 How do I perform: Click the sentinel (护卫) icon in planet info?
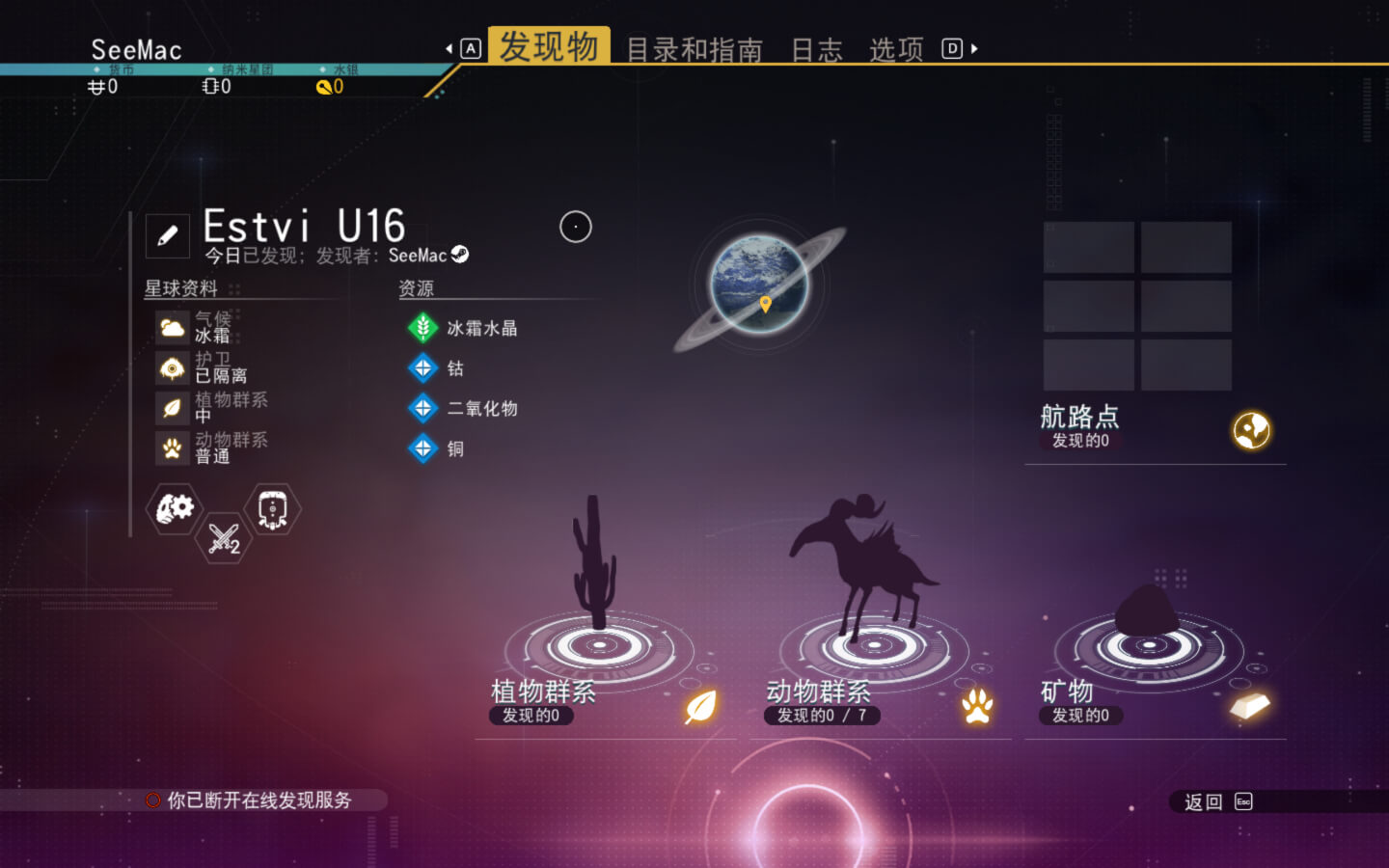(173, 367)
